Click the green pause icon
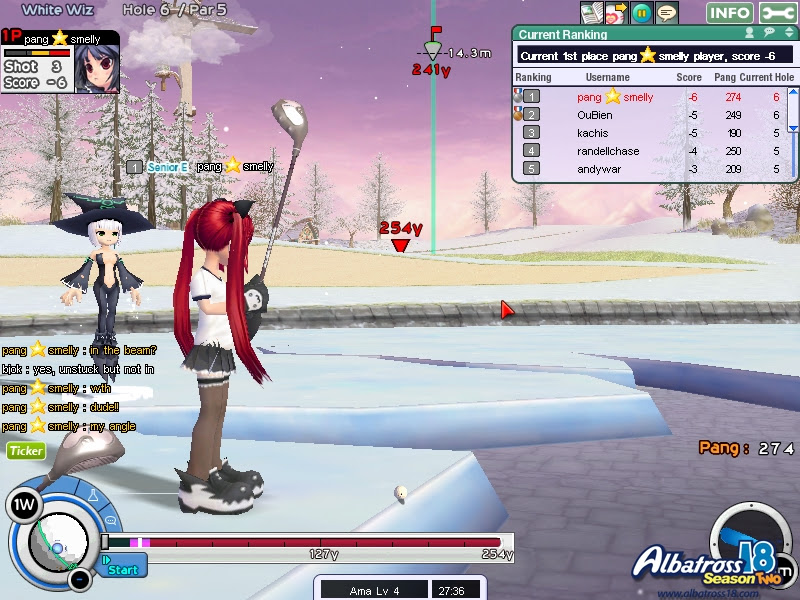 pyautogui.click(x=642, y=13)
